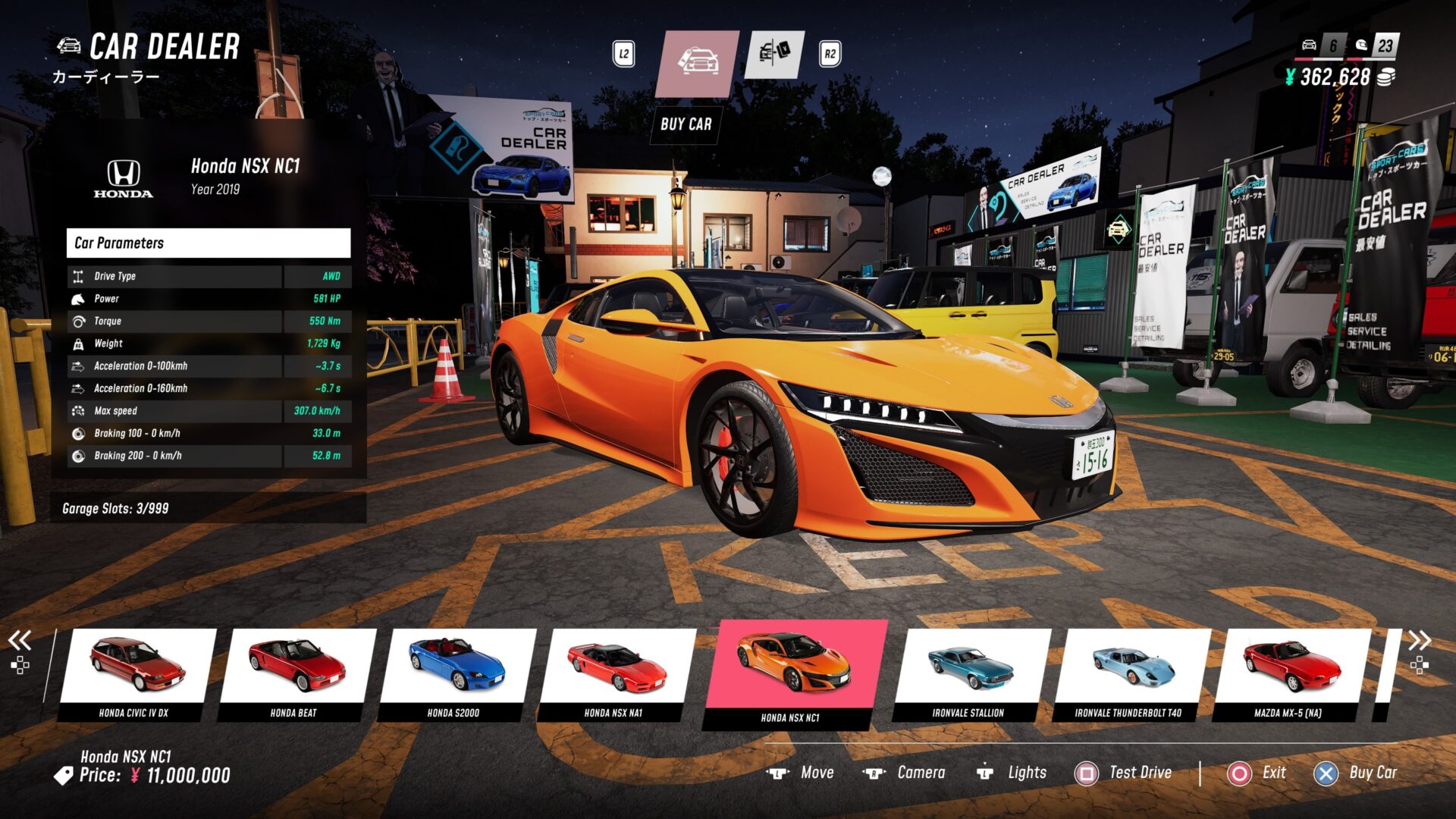Pick the Mazda MX-5 (NA) thumbnail

(x=1291, y=671)
